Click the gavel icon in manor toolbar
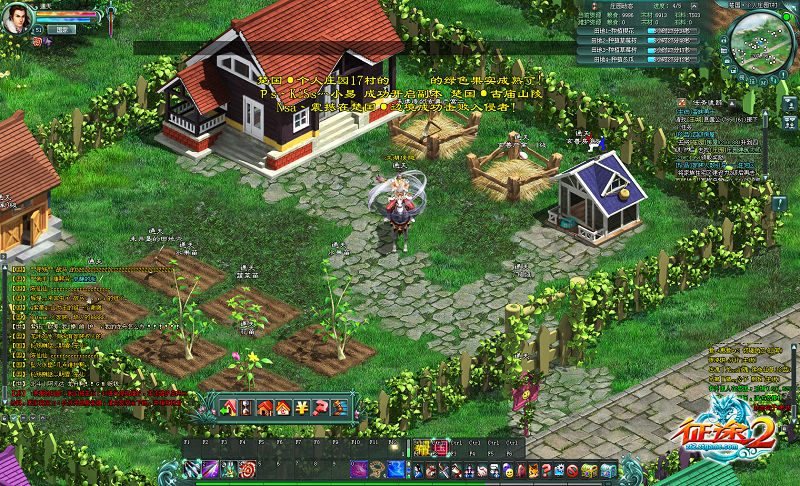800x486 pixels. 338,407
